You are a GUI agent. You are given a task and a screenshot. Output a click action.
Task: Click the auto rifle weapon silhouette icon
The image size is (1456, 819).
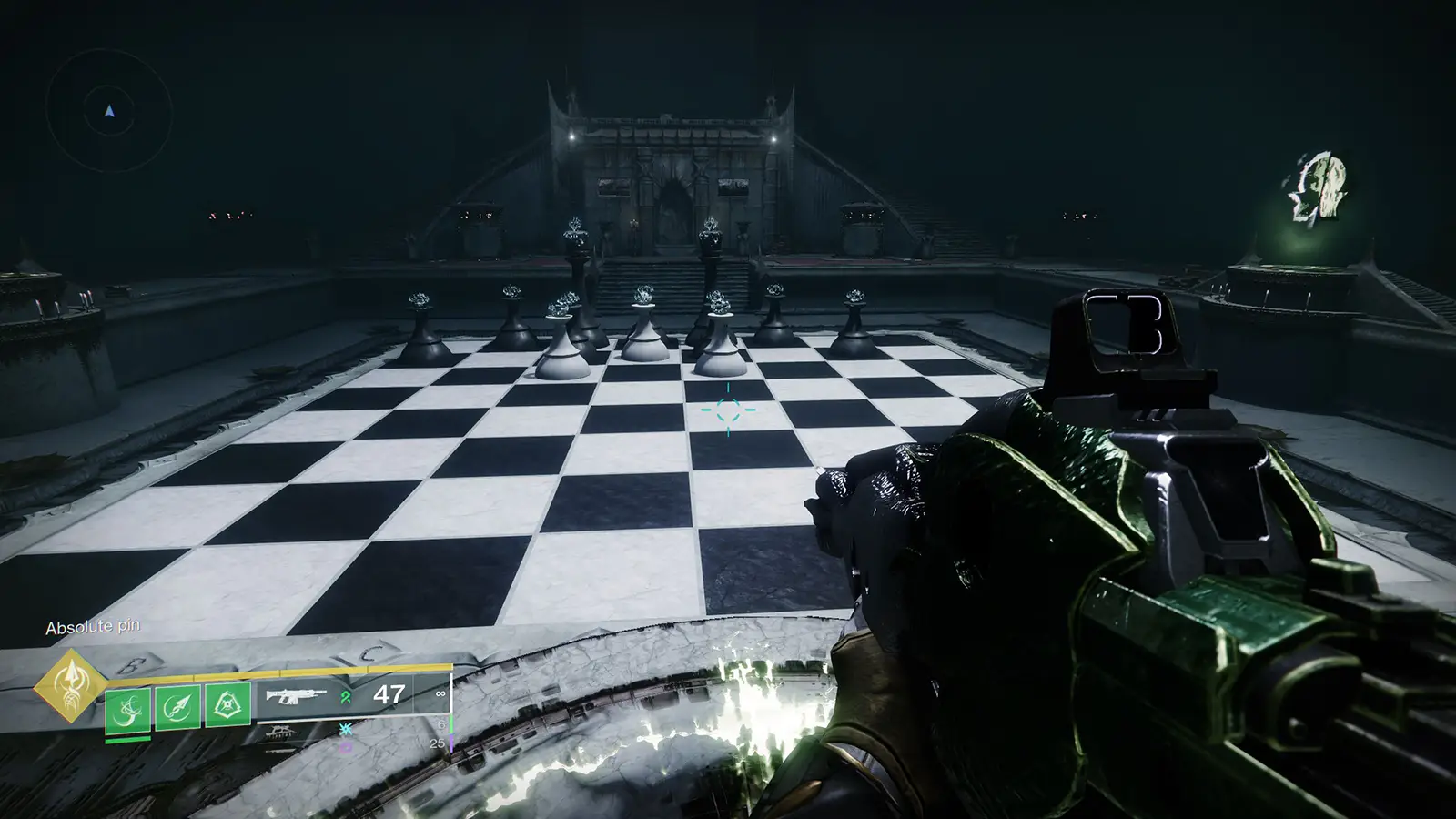click(295, 697)
